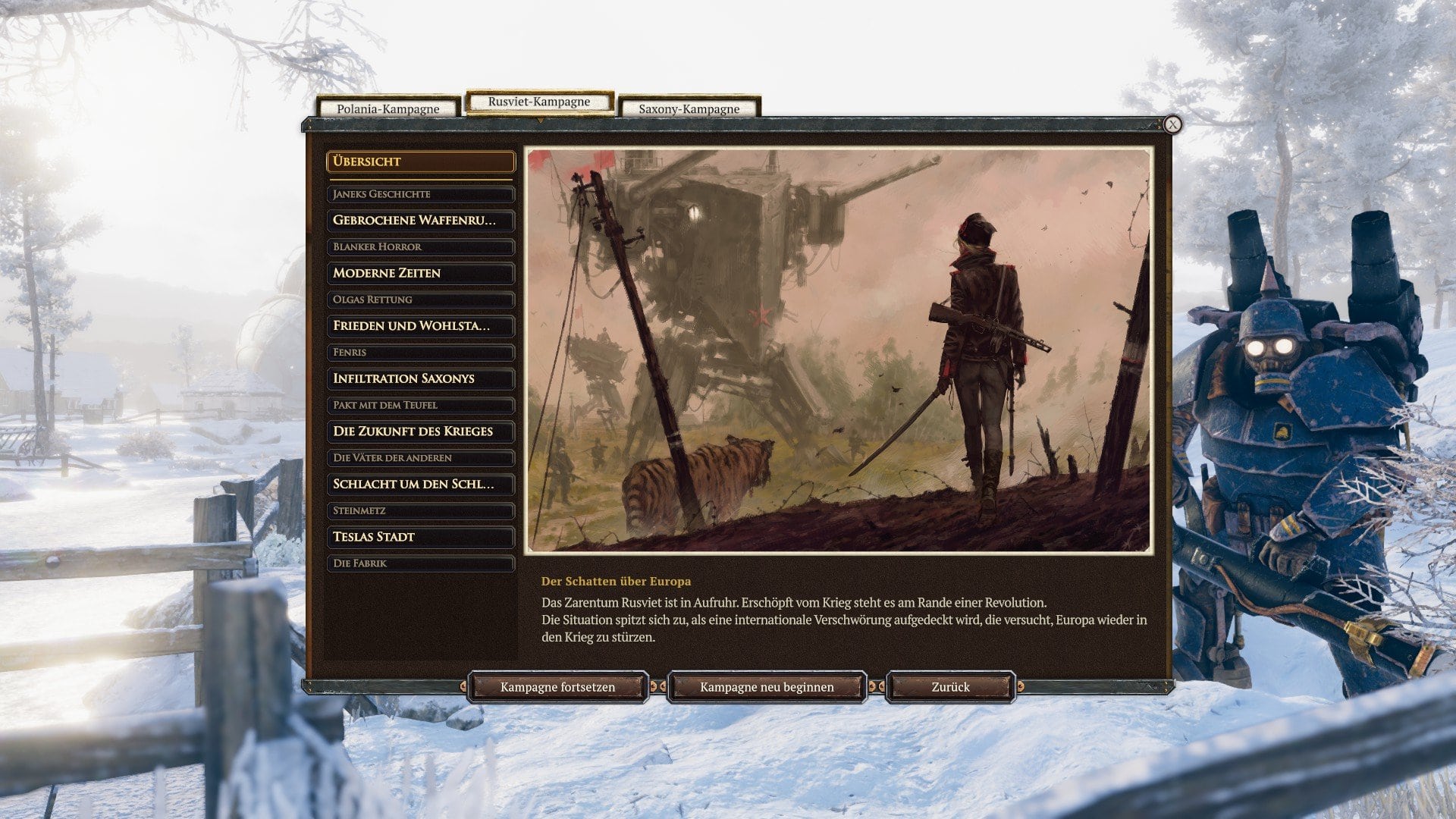Choose Schlacht um den Schl... mission
Image resolution: width=1456 pixels, height=819 pixels.
420,484
